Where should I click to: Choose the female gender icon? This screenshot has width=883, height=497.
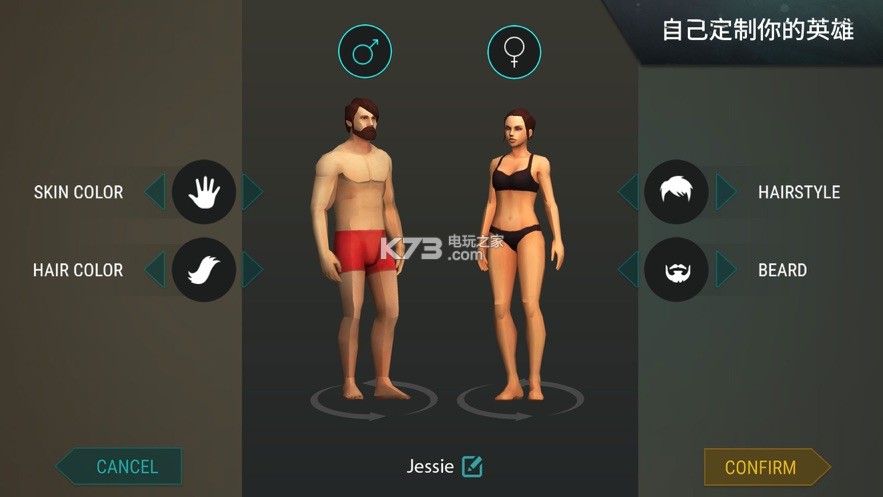(x=514, y=51)
